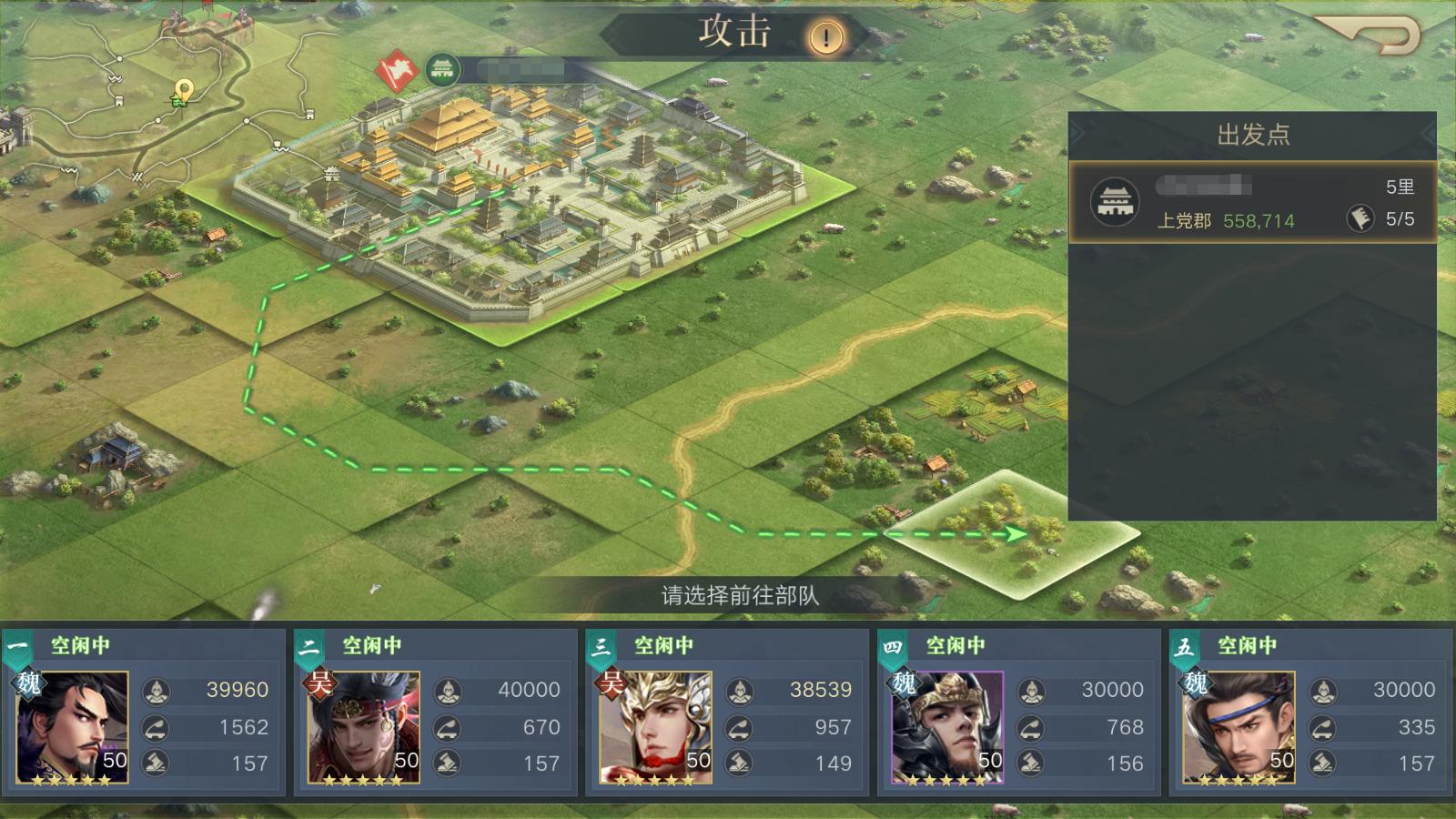Click the army banner icon next to the red flag

(443, 67)
